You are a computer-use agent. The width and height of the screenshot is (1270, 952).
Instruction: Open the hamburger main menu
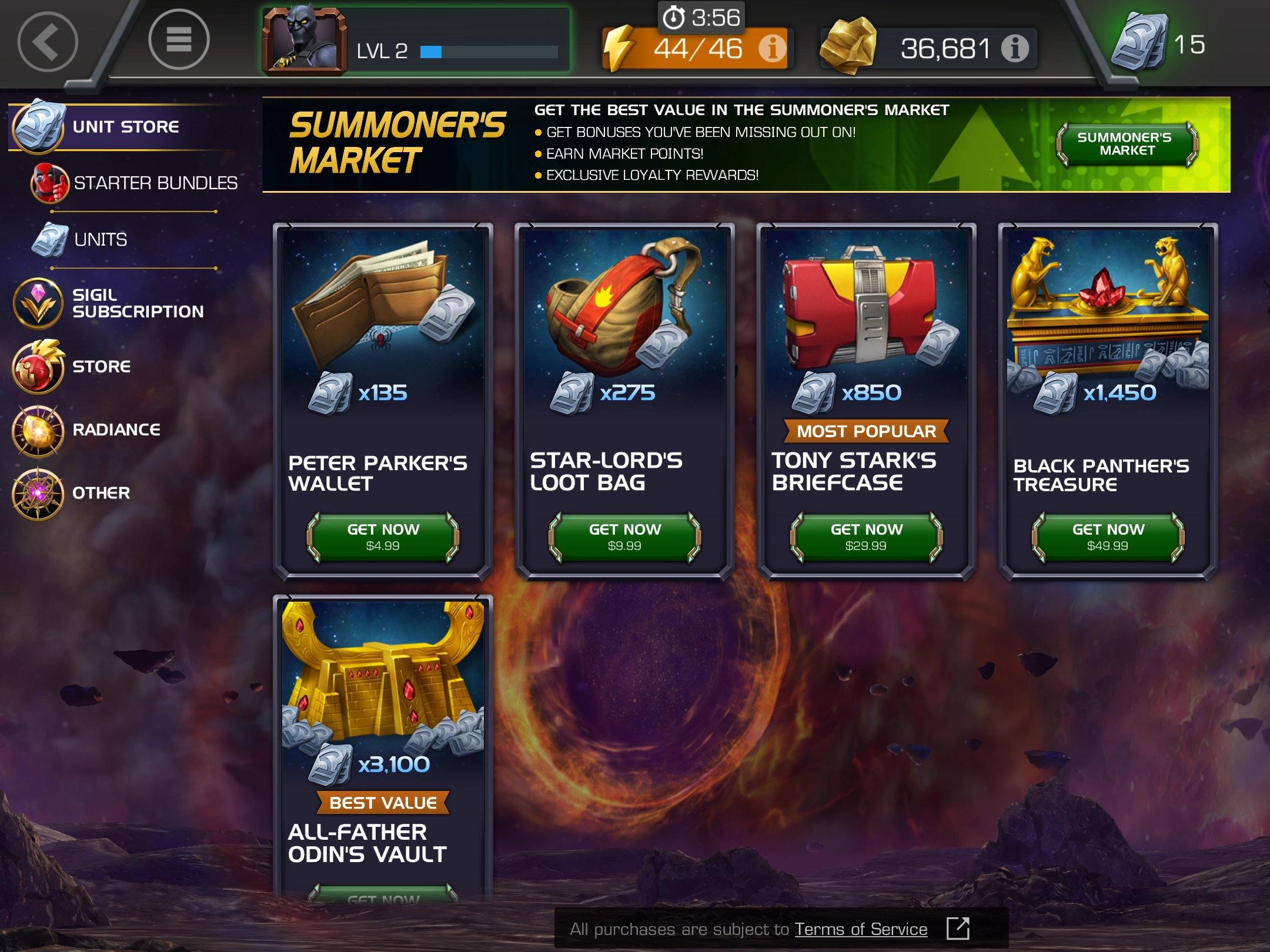click(179, 40)
